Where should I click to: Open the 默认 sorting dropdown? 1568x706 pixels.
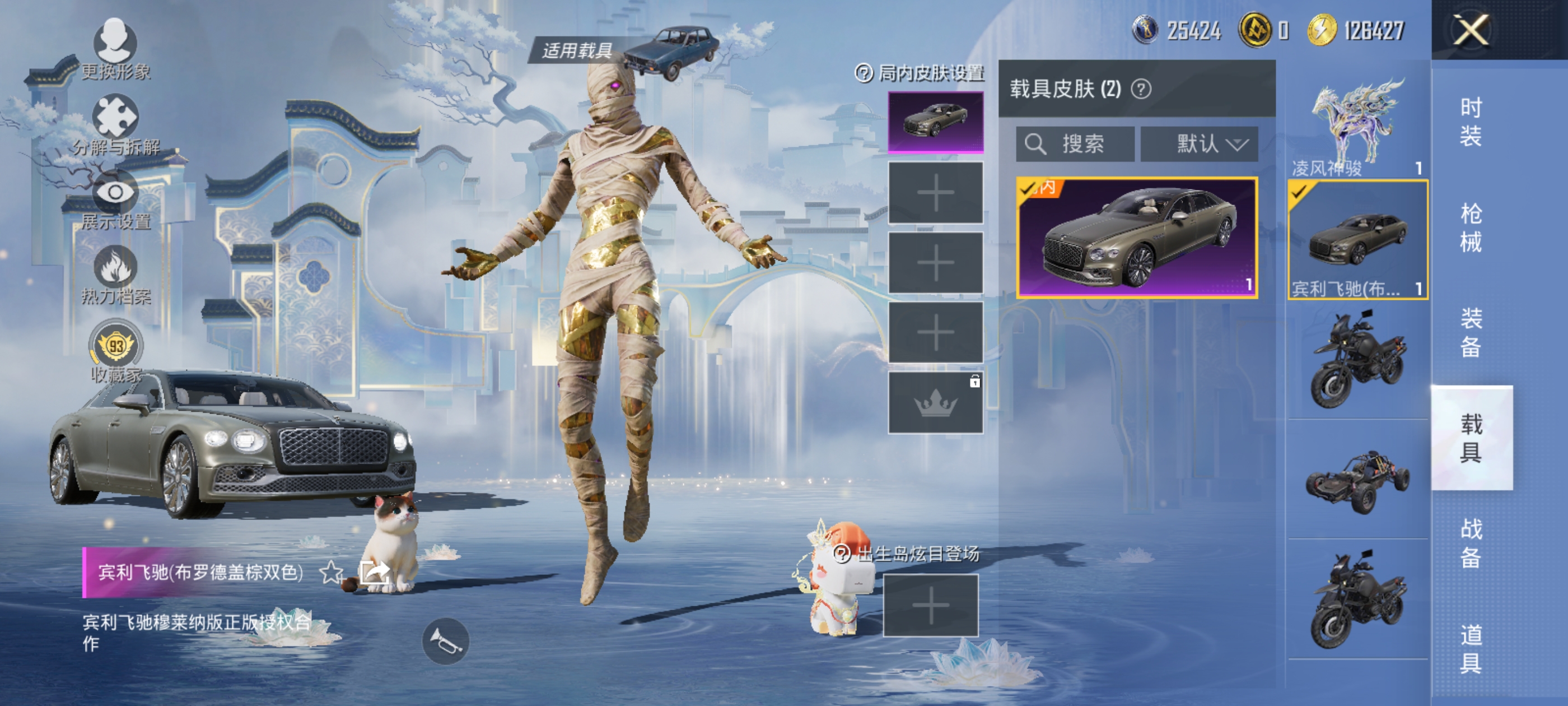[x=1199, y=145]
